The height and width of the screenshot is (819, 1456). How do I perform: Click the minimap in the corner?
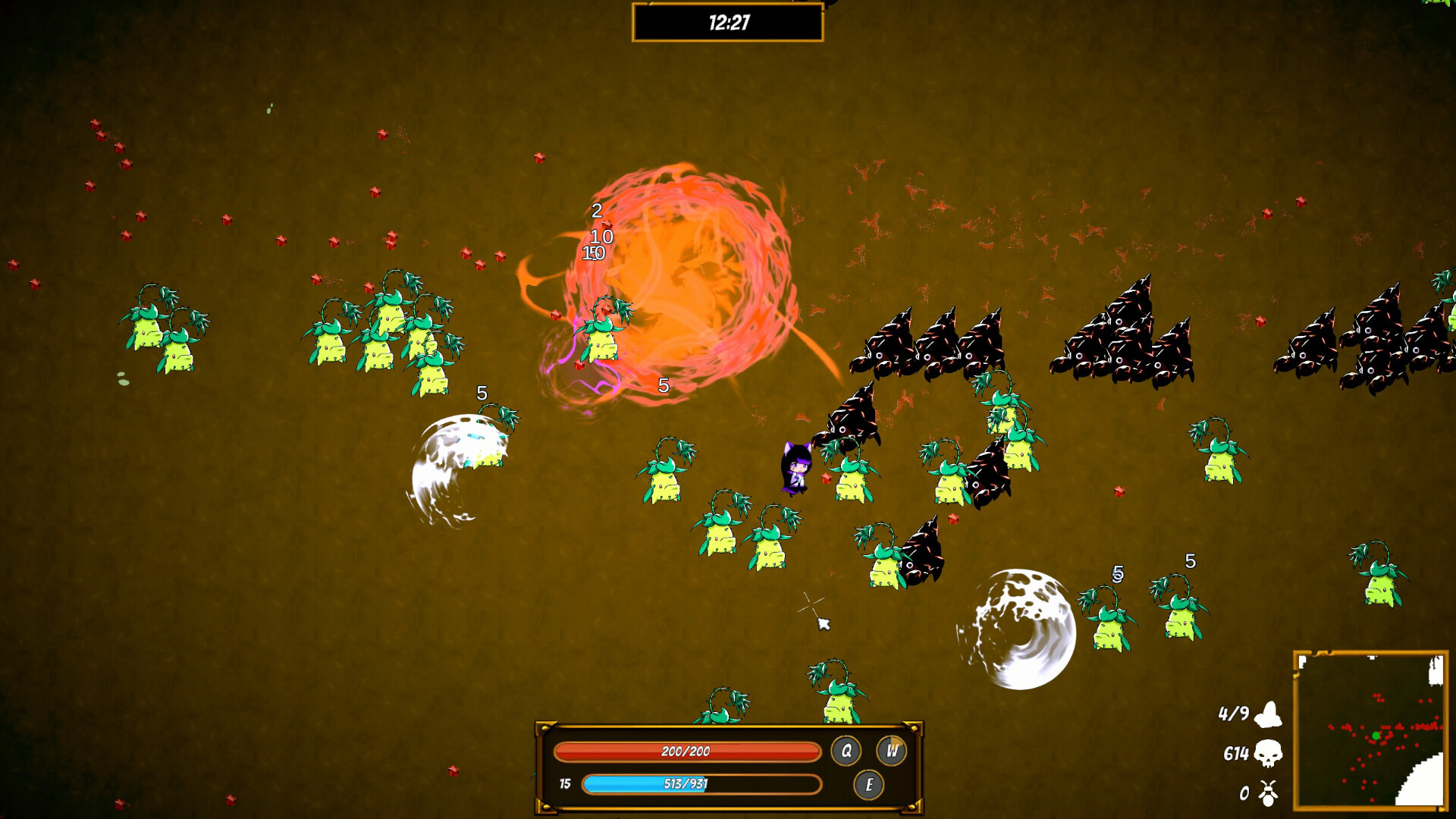1370,730
